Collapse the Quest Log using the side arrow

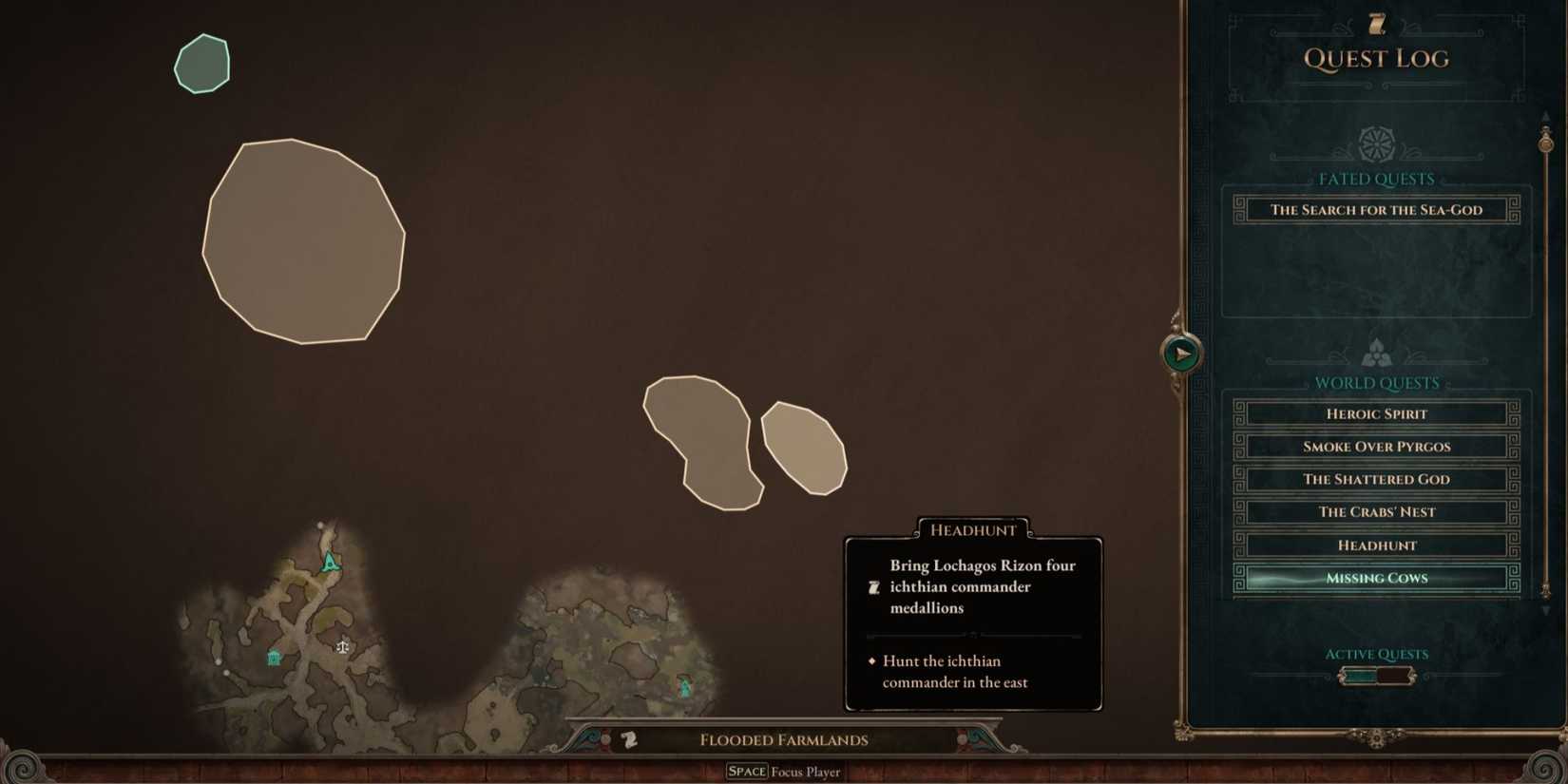(1180, 353)
